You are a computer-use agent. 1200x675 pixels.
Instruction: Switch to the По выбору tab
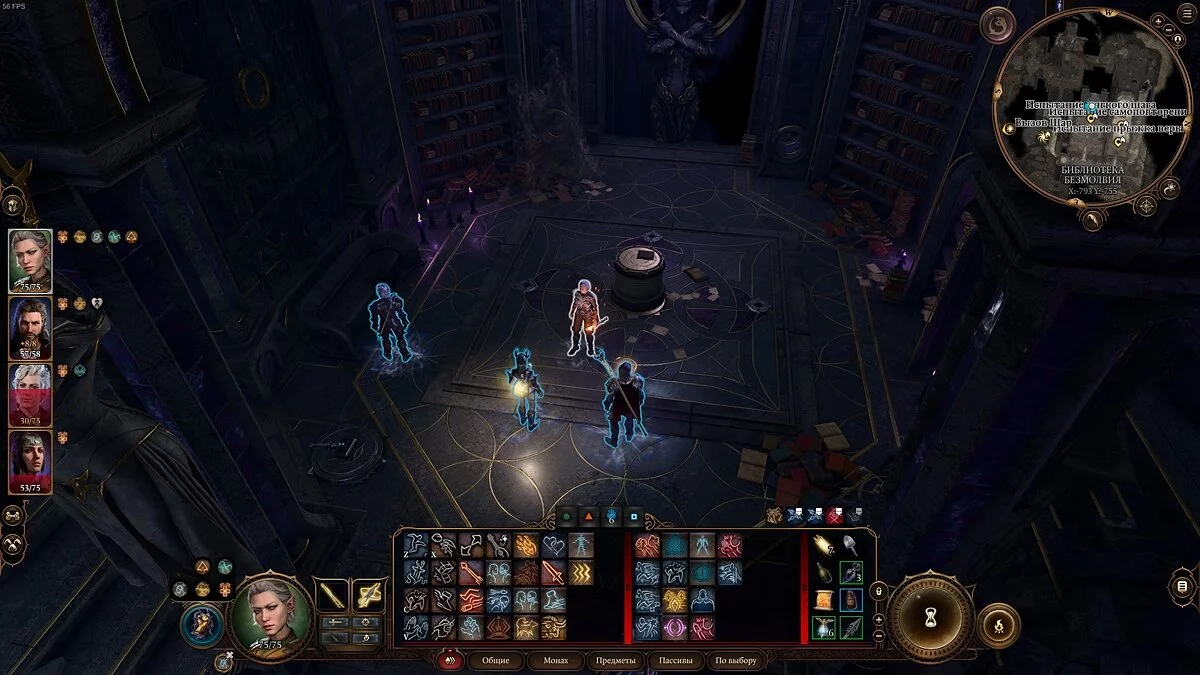[x=736, y=661]
